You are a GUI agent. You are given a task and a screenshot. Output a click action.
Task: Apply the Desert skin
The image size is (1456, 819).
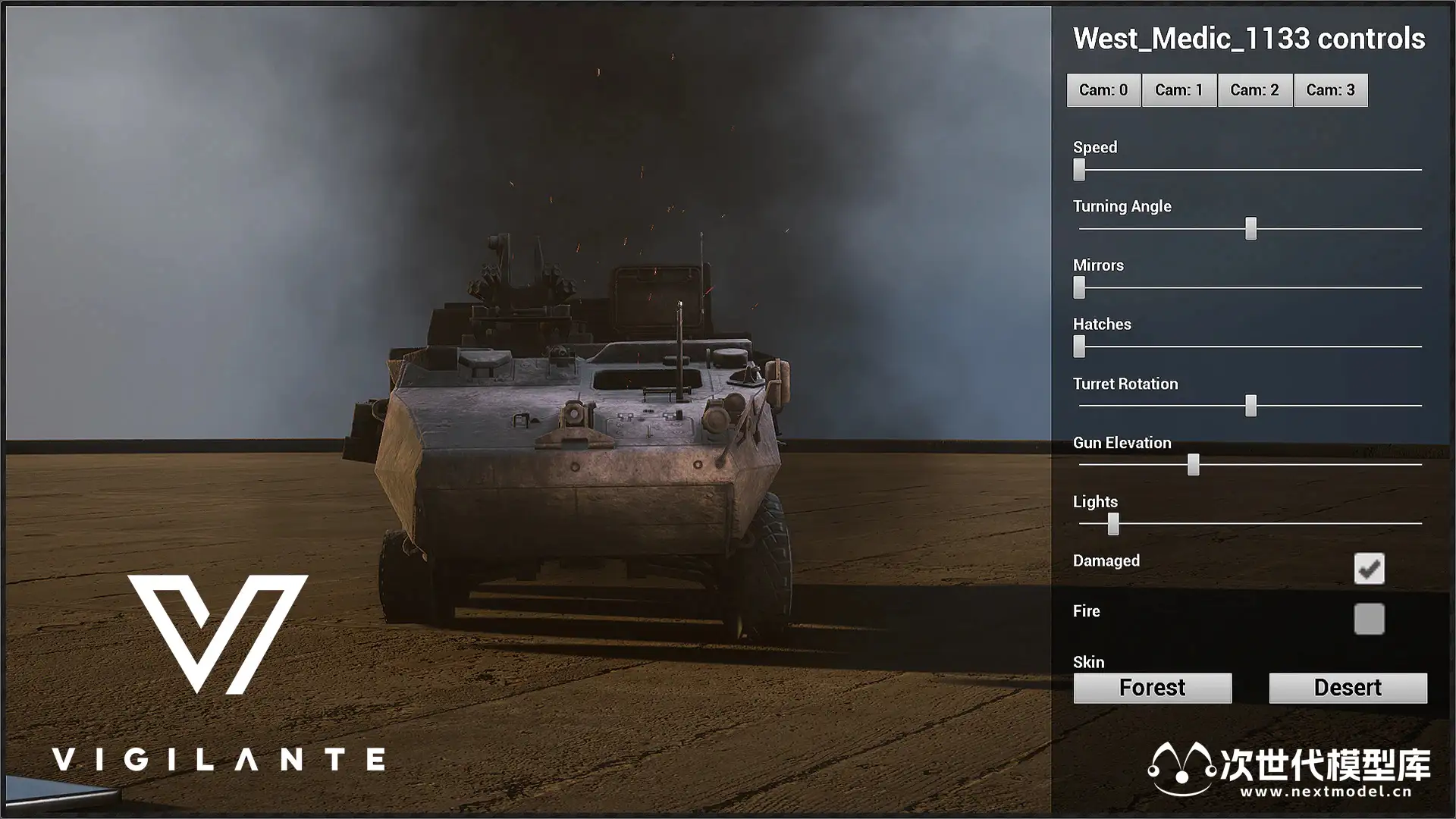click(1348, 688)
